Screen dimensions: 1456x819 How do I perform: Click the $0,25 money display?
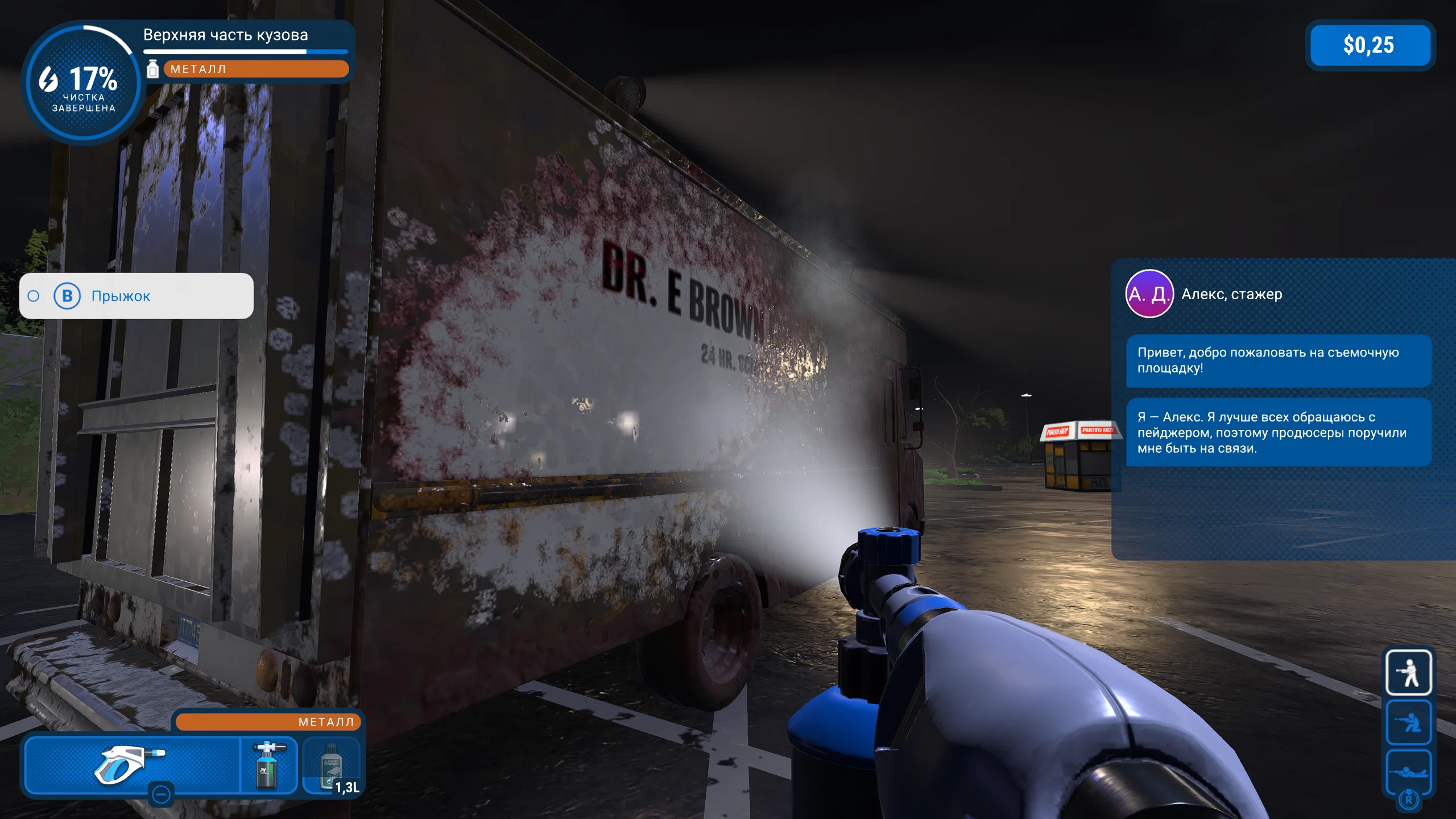pyautogui.click(x=1370, y=45)
